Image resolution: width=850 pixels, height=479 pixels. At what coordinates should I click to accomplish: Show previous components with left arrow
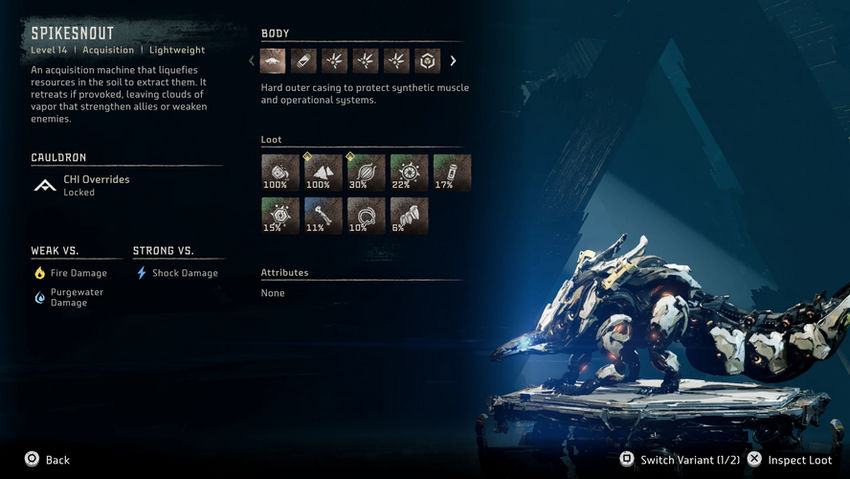click(251, 61)
